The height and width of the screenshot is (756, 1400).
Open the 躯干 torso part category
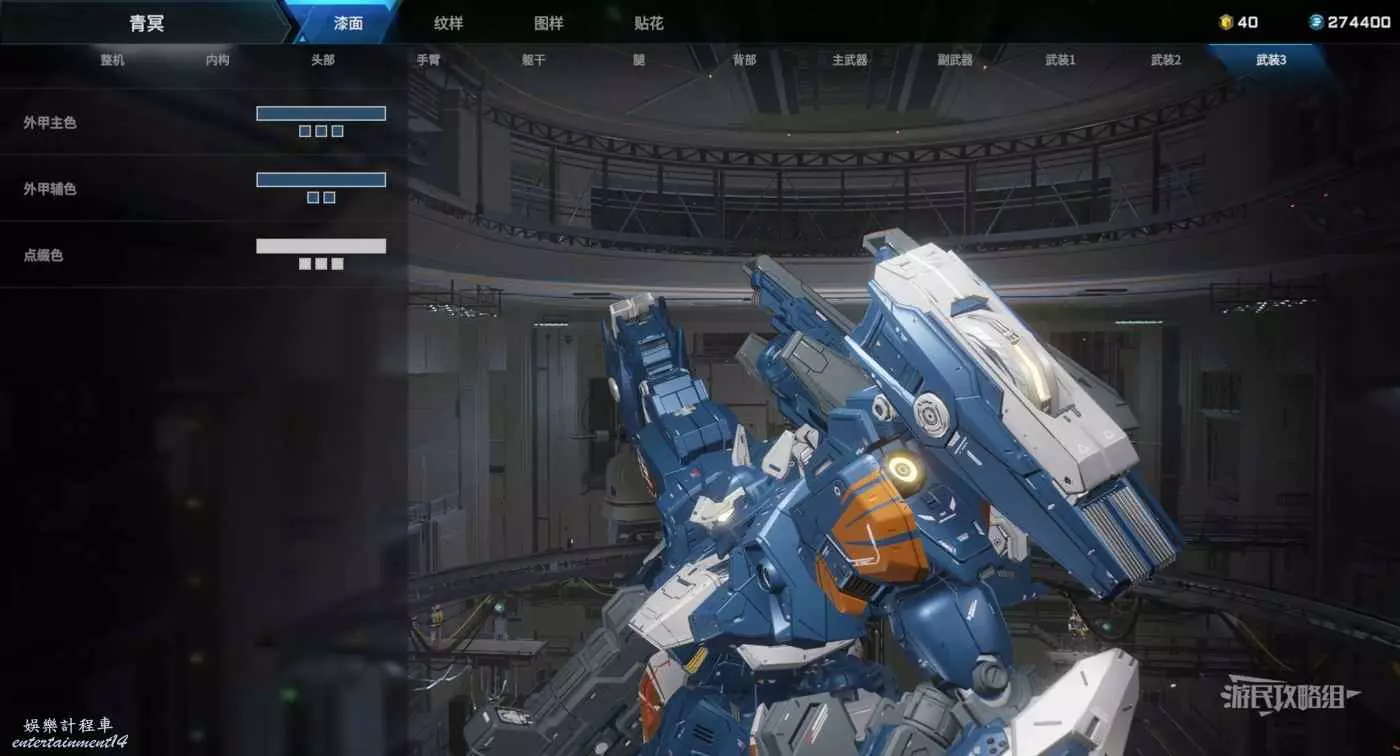[533, 60]
